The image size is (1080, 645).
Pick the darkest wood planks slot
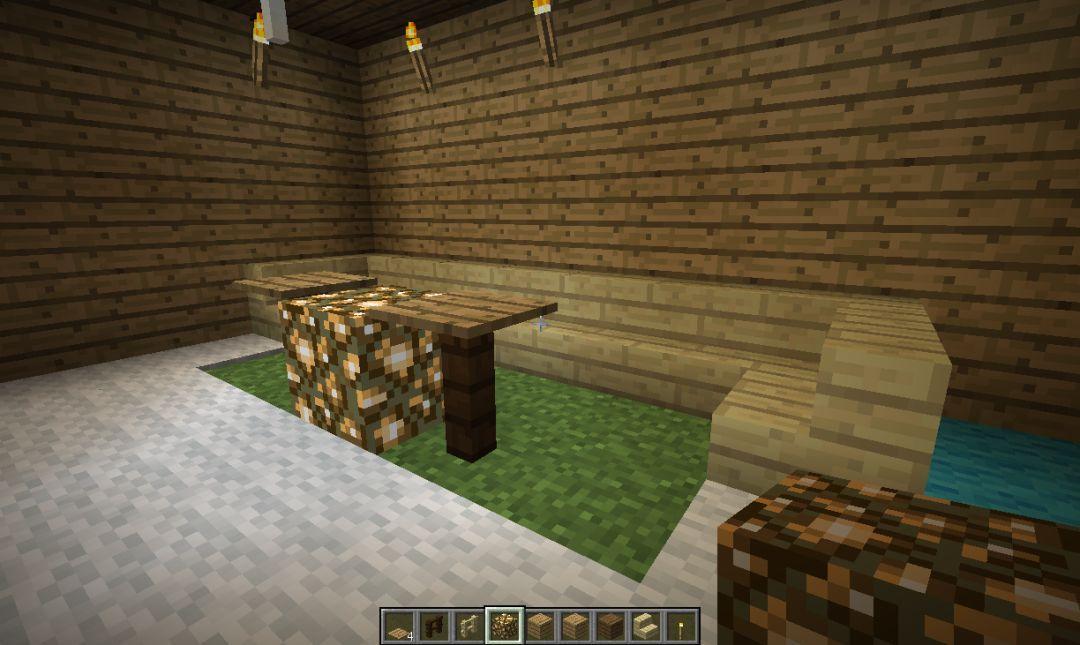point(610,626)
